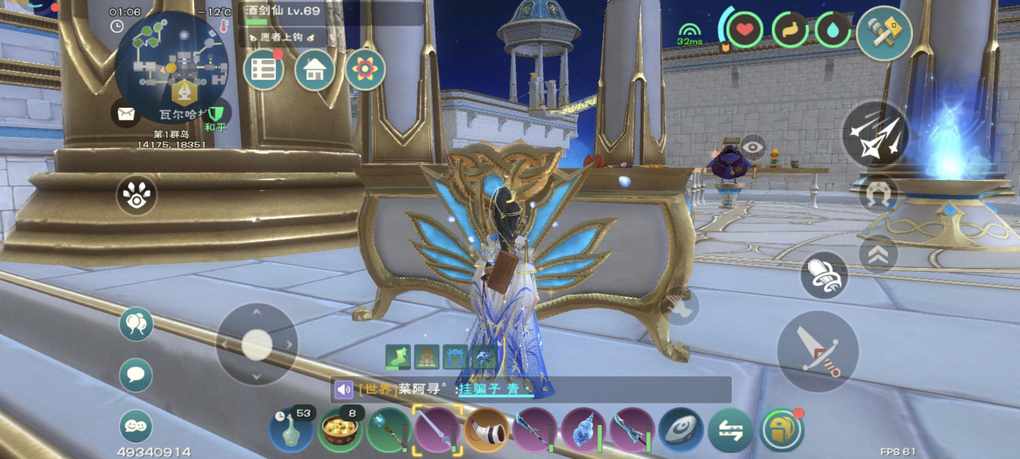
Task: Use the sword attack button
Action: click(x=817, y=350)
